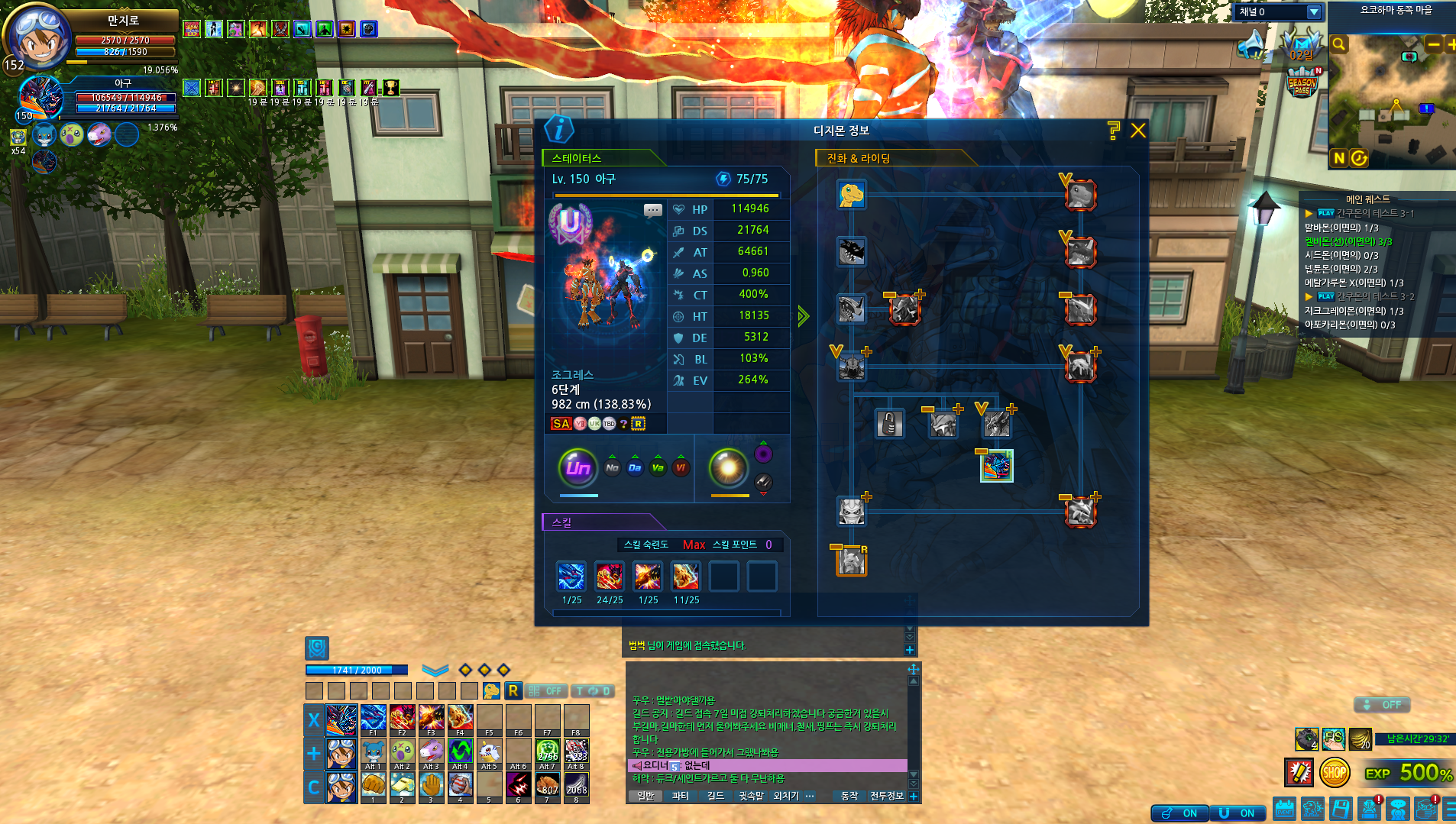Use the roast meat item with 807 count
The width and height of the screenshot is (1456, 824).
pyautogui.click(x=547, y=785)
